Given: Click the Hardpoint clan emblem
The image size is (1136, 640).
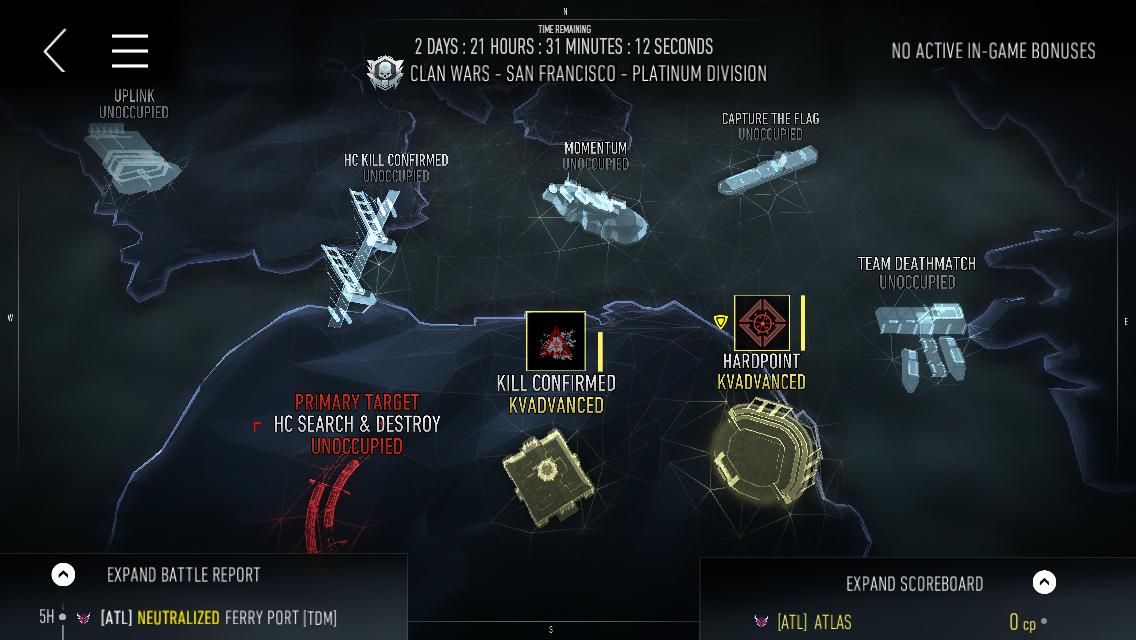Looking at the screenshot, I should tap(762, 323).
